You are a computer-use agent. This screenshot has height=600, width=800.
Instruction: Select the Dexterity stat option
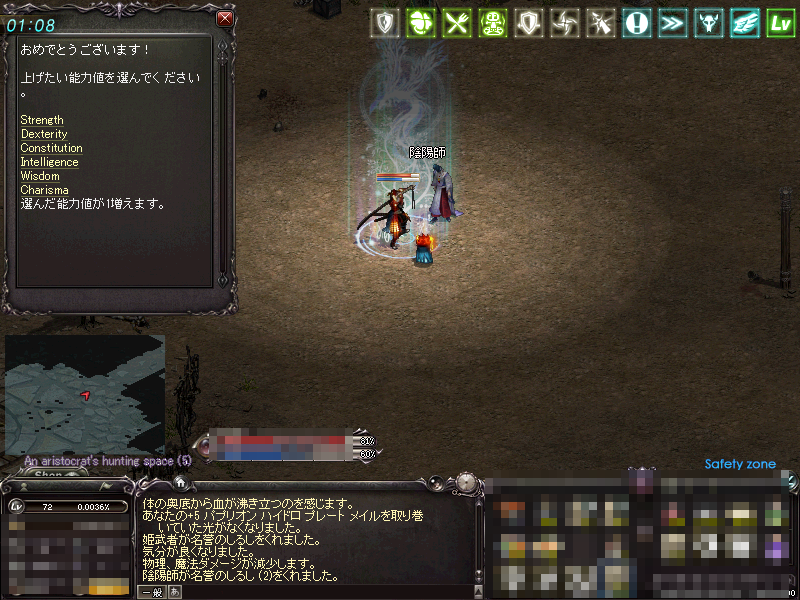coord(44,134)
